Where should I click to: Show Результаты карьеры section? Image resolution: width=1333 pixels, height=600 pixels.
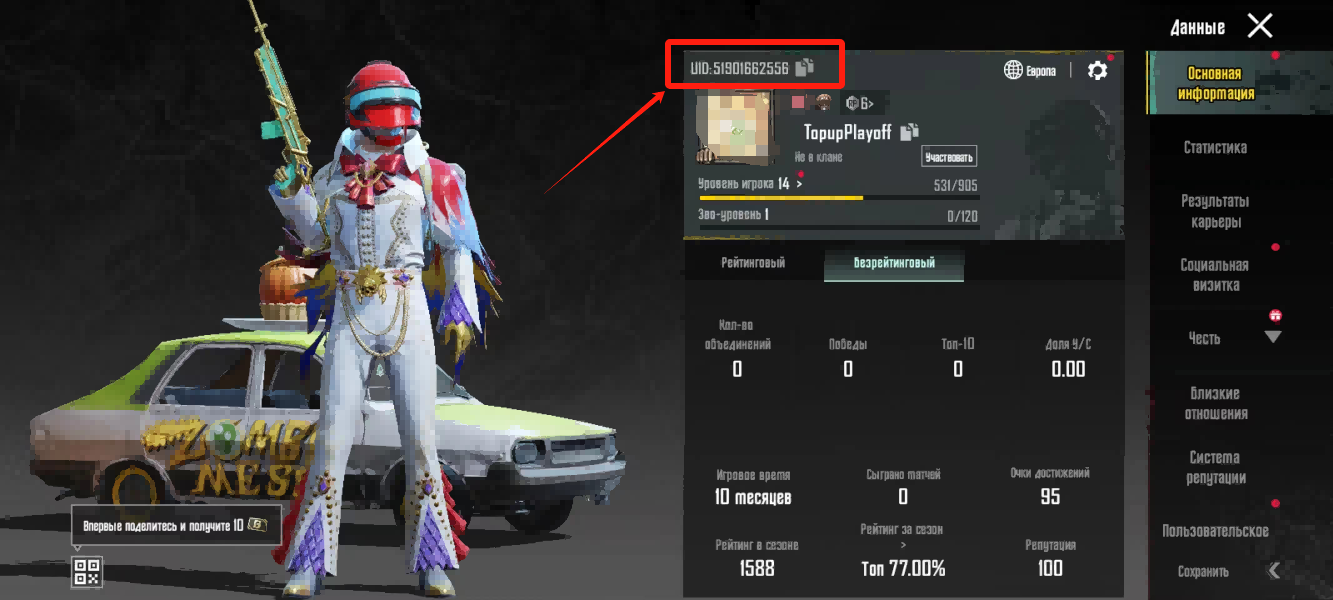tap(1215, 211)
